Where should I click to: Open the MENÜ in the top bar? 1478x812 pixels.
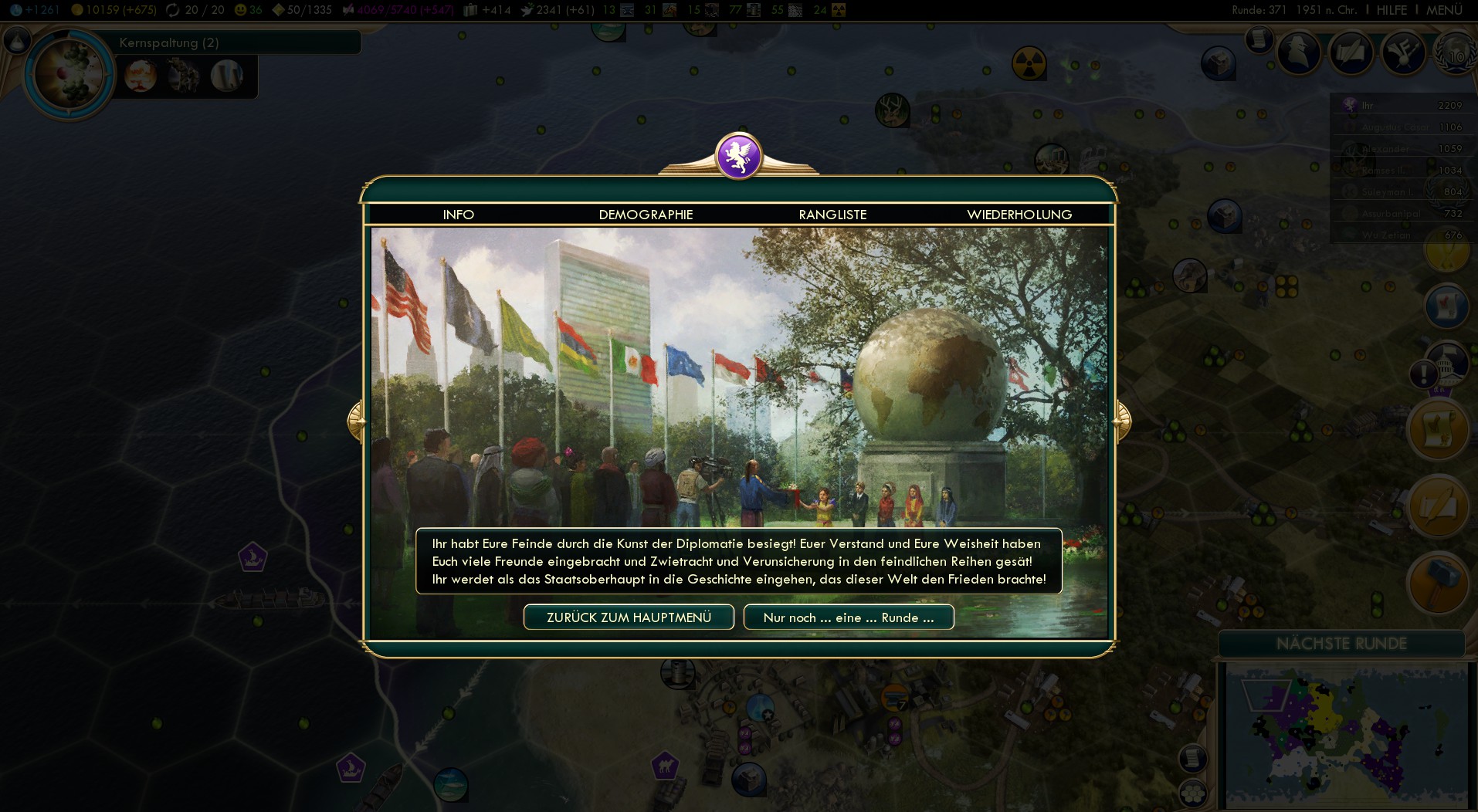pyautogui.click(x=1444, y=10)
